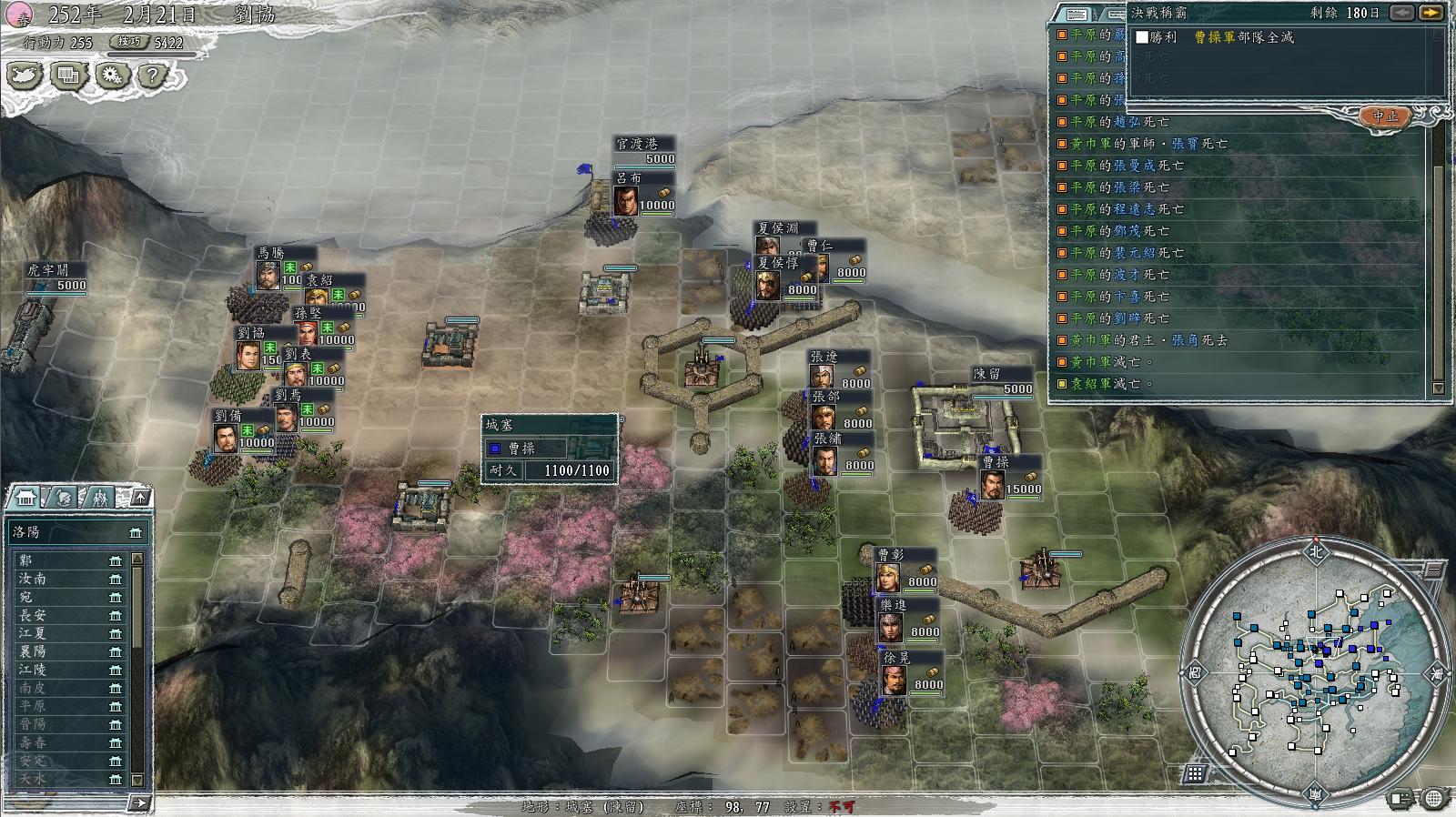Select Cao Cao's 曹操 unit with 15000 troops
This screenshot has height=817, width=1456.
point(993,480)
